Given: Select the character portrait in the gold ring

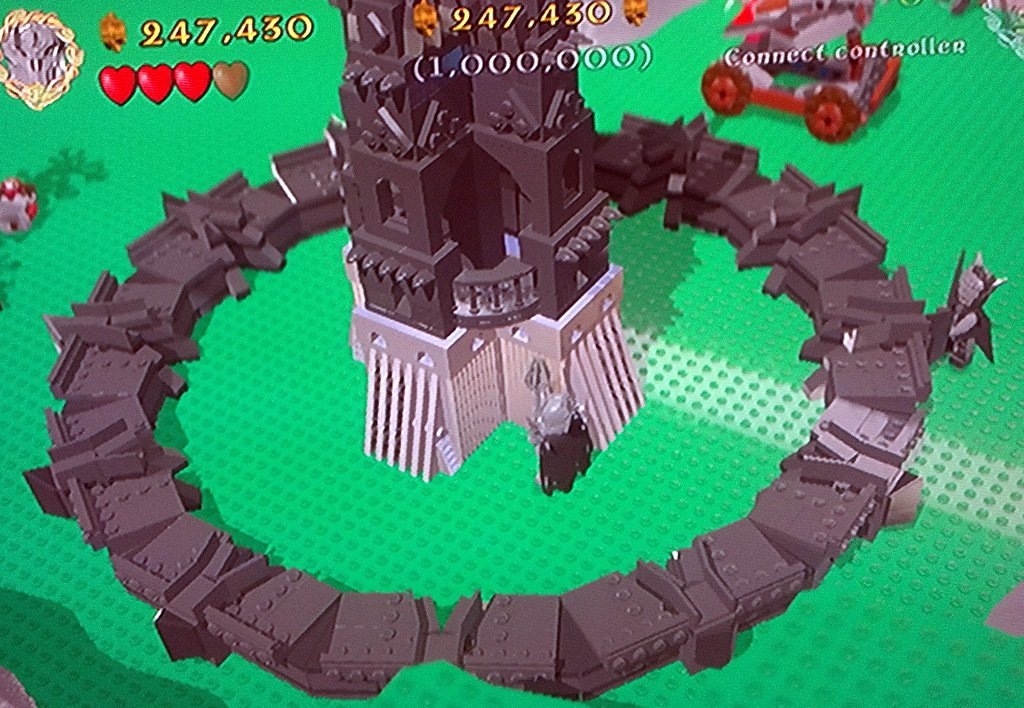Looking at the screenshot, I should [x=40, y=55].
